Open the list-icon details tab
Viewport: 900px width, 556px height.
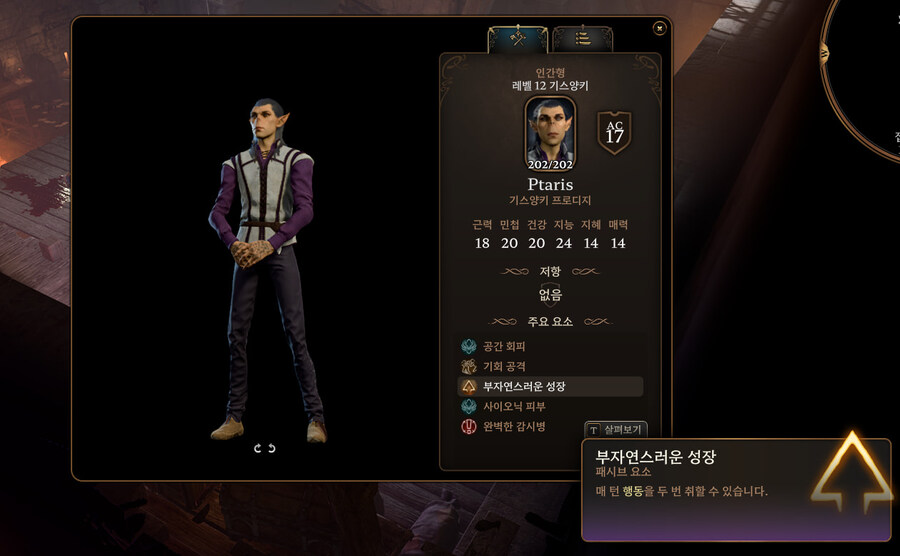point(582,40)
